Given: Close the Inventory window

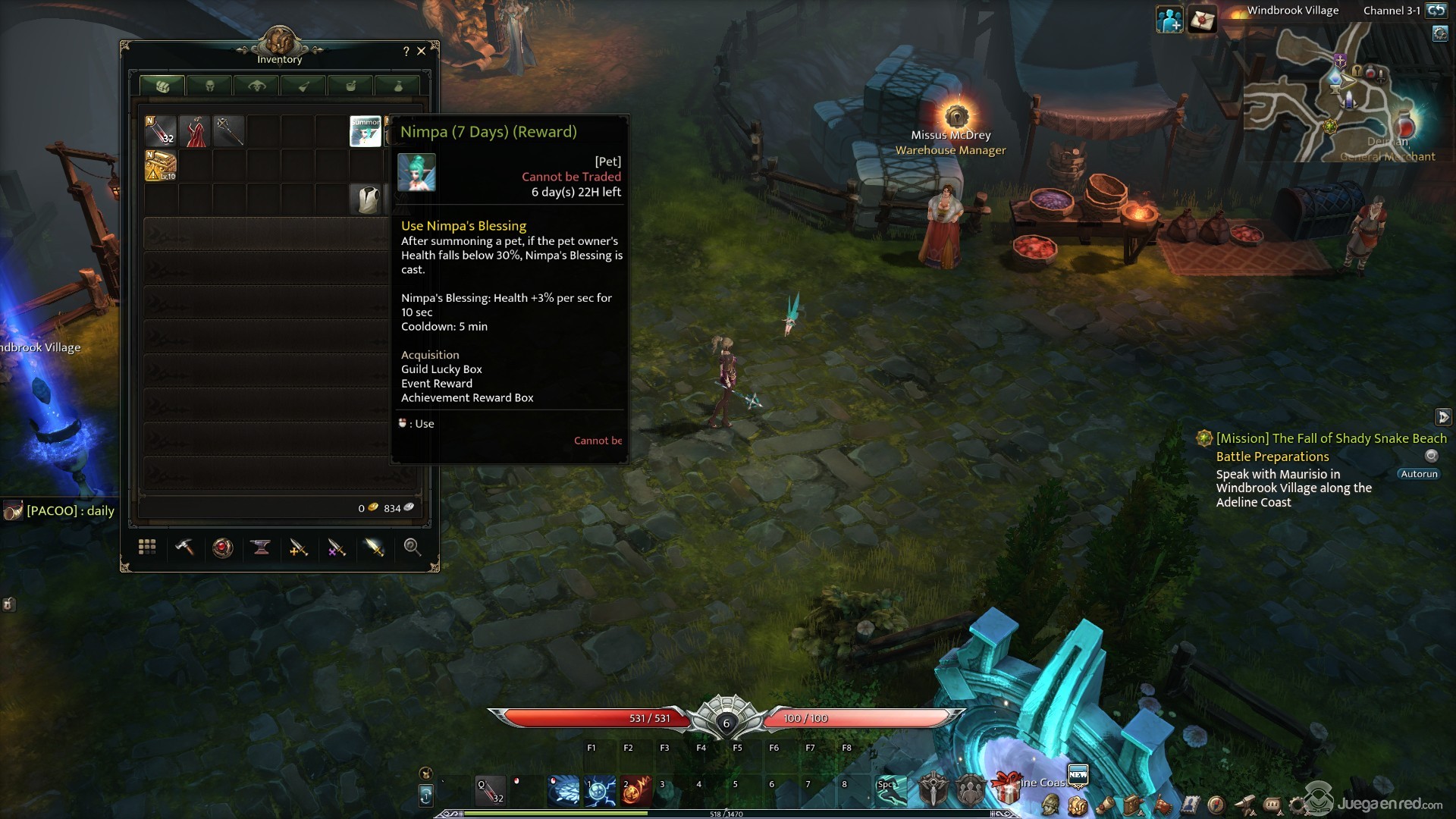Looking at the screenshot, I should point(422,51).
